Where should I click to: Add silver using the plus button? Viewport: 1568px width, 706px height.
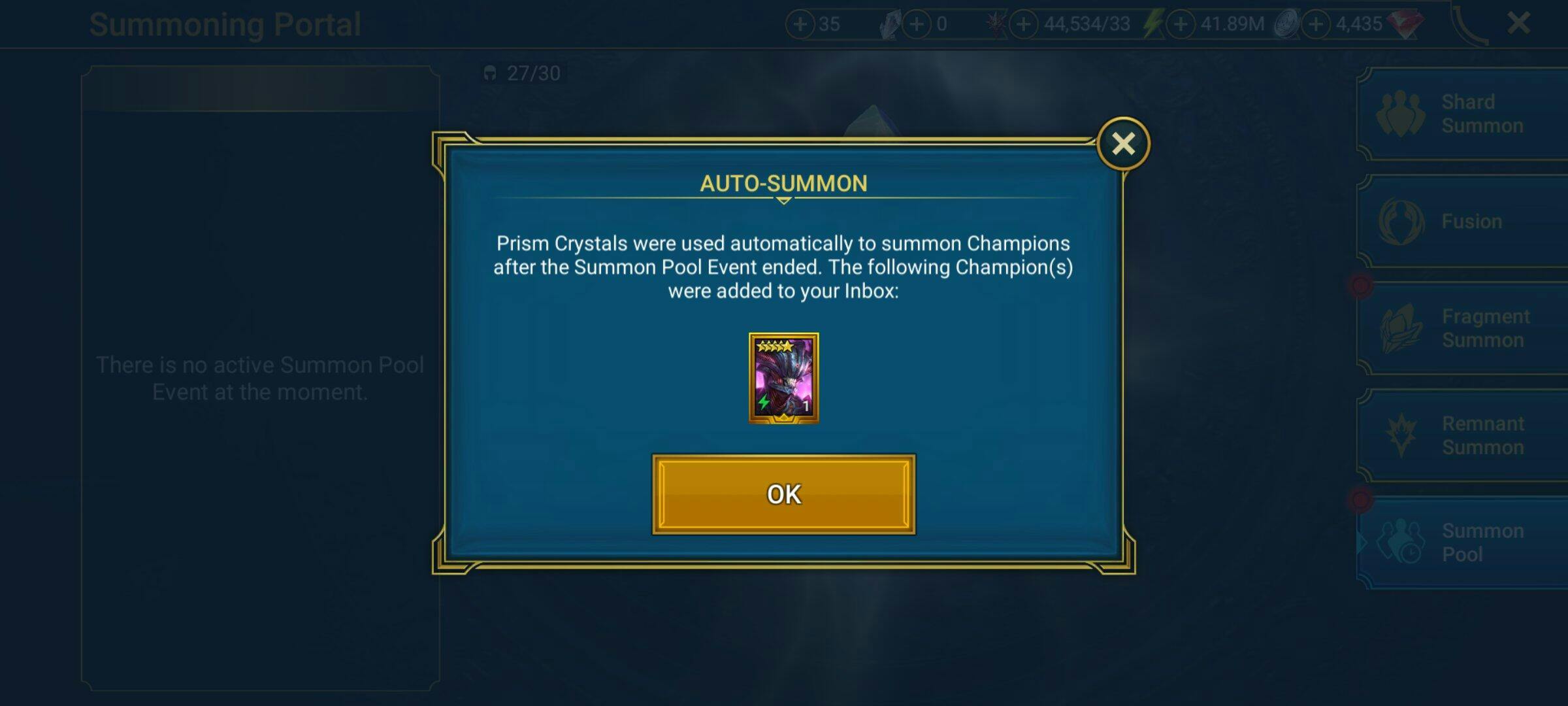tap(1181, 25)
